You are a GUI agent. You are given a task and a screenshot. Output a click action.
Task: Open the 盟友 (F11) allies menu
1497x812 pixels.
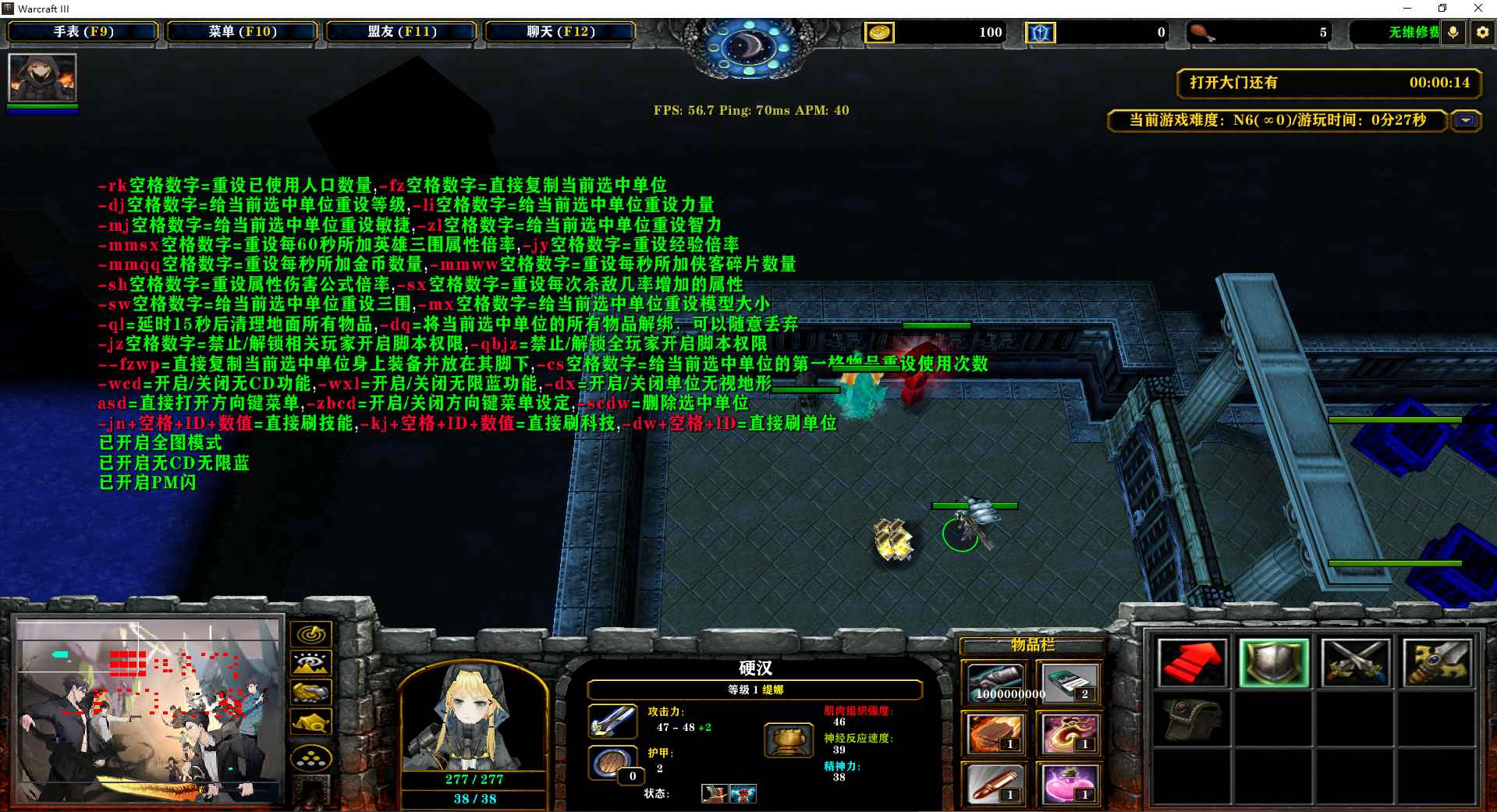402,32
